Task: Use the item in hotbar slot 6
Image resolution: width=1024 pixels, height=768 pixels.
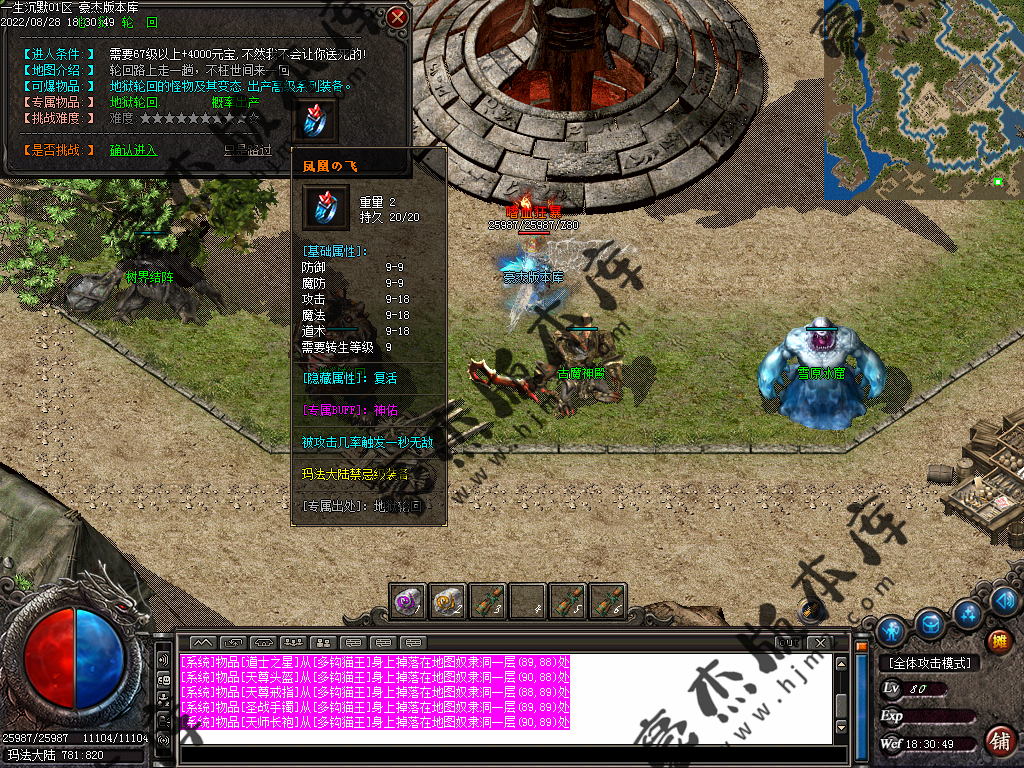Action: point(607,601)
